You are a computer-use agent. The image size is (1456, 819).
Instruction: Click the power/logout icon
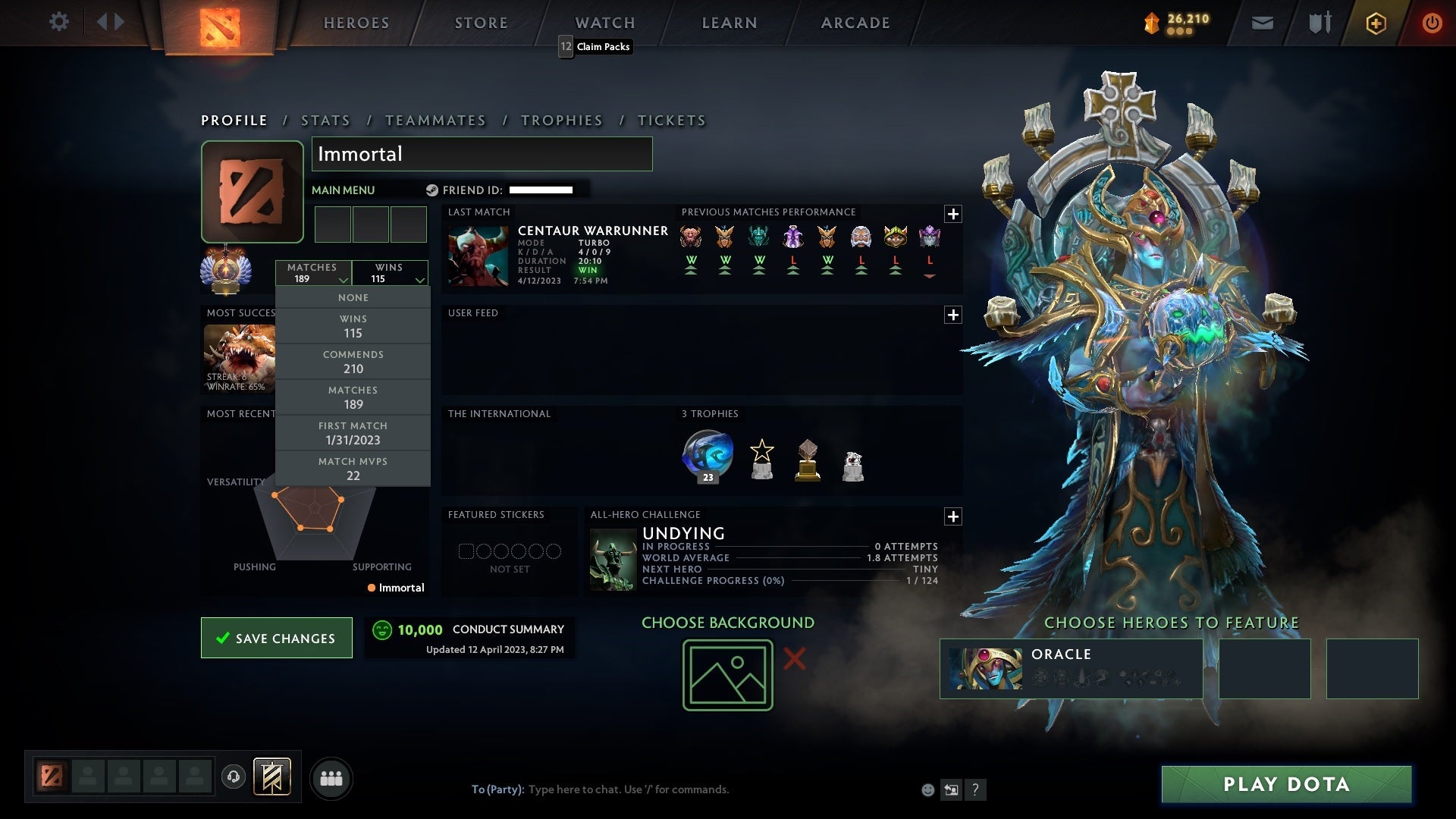1432,22
